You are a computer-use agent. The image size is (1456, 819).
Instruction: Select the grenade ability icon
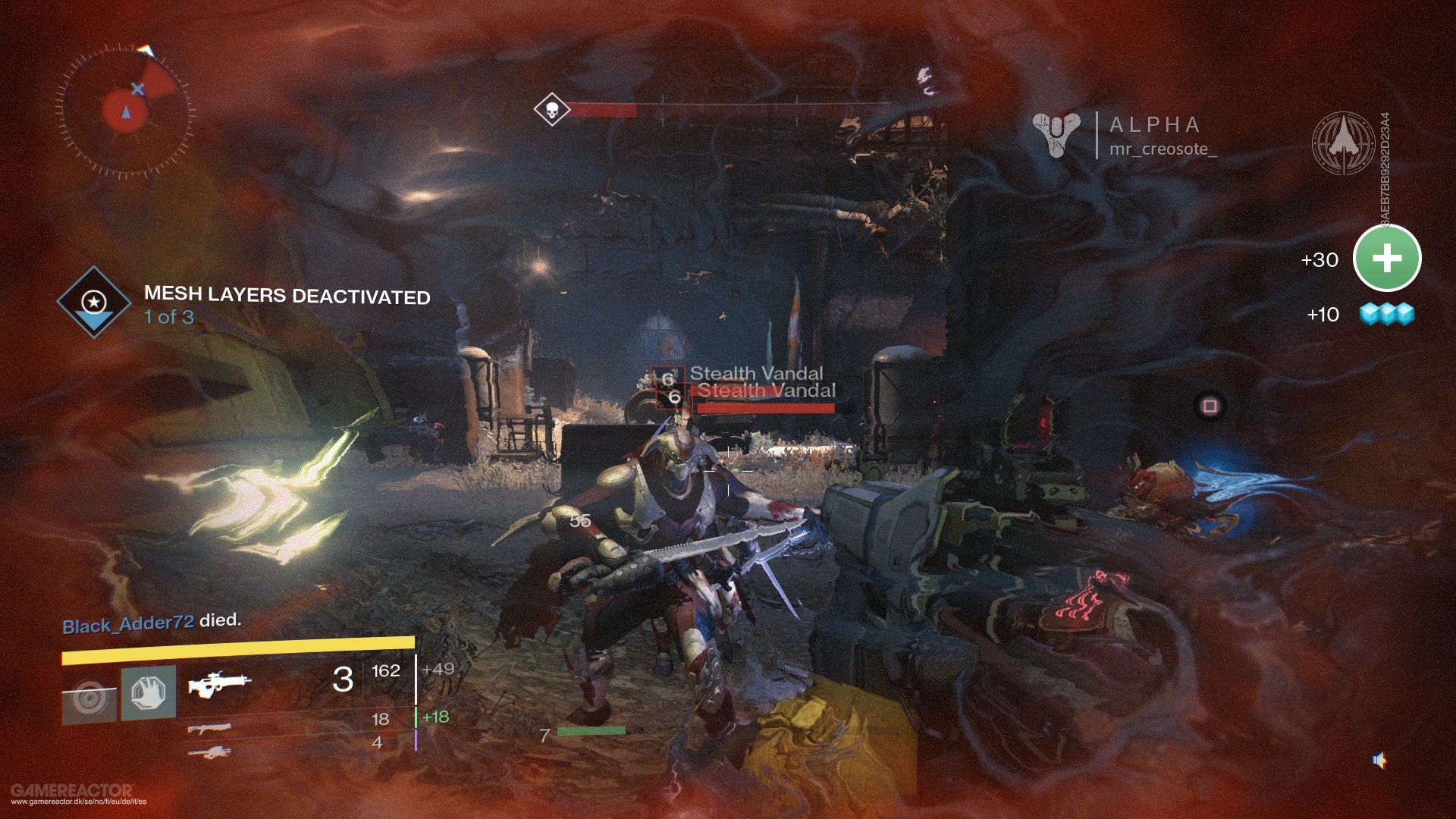coord(90,696)
